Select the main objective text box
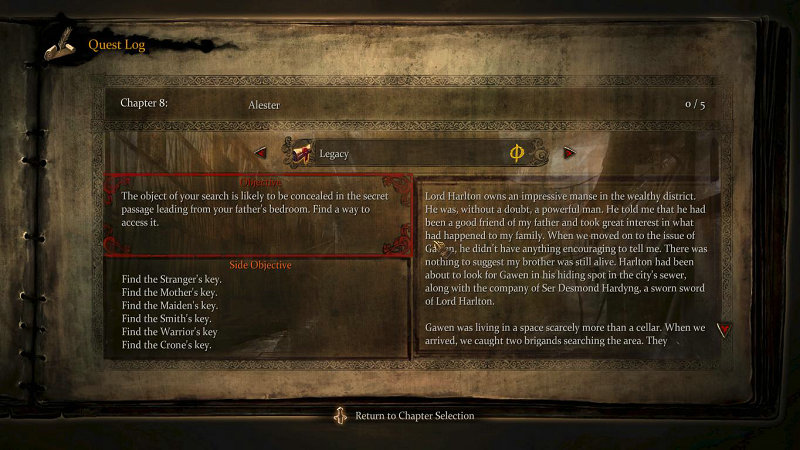The image size is (800, 450). tap(258, 215)
